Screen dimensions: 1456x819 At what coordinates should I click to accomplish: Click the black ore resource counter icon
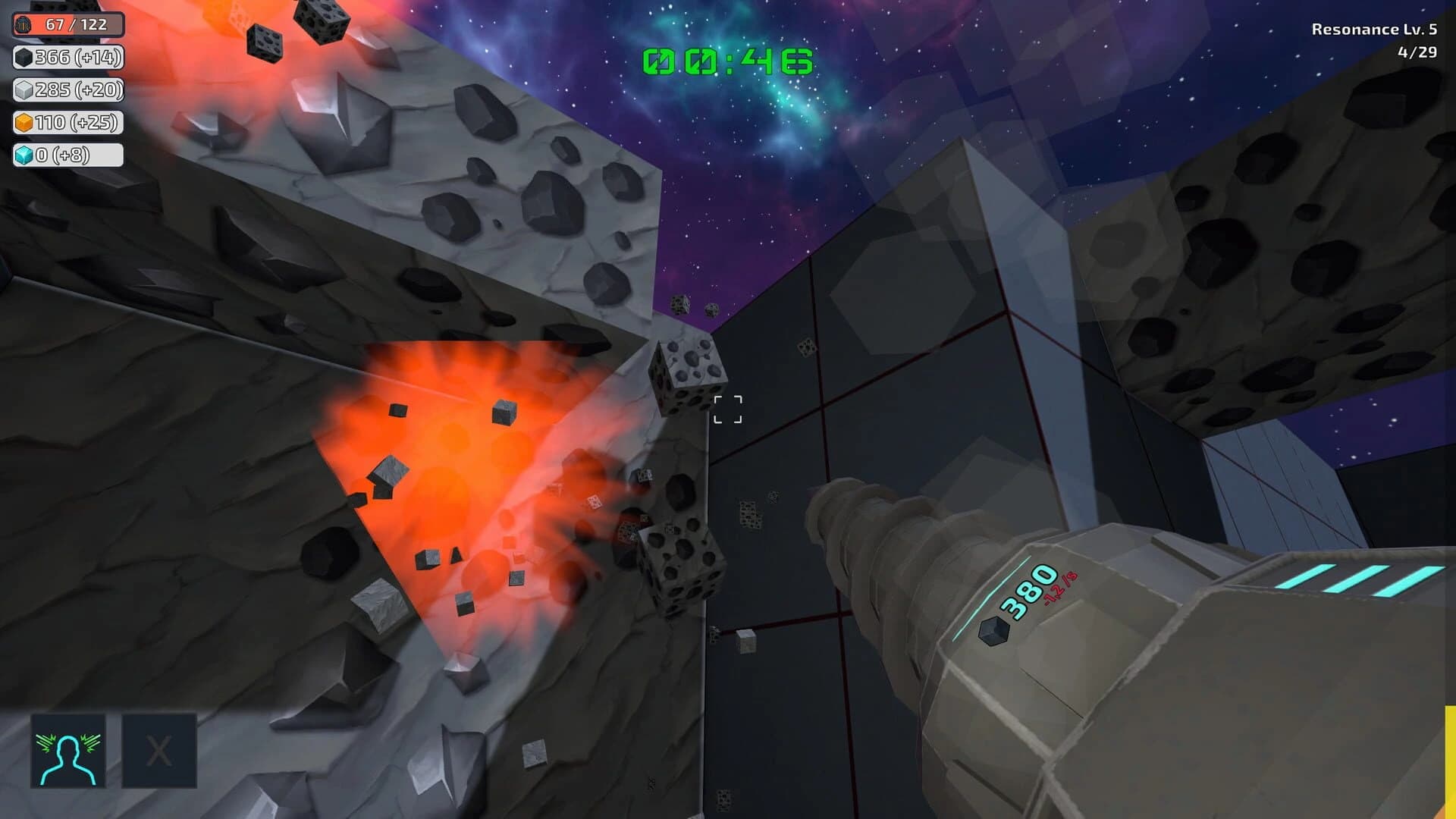point(23,57)
